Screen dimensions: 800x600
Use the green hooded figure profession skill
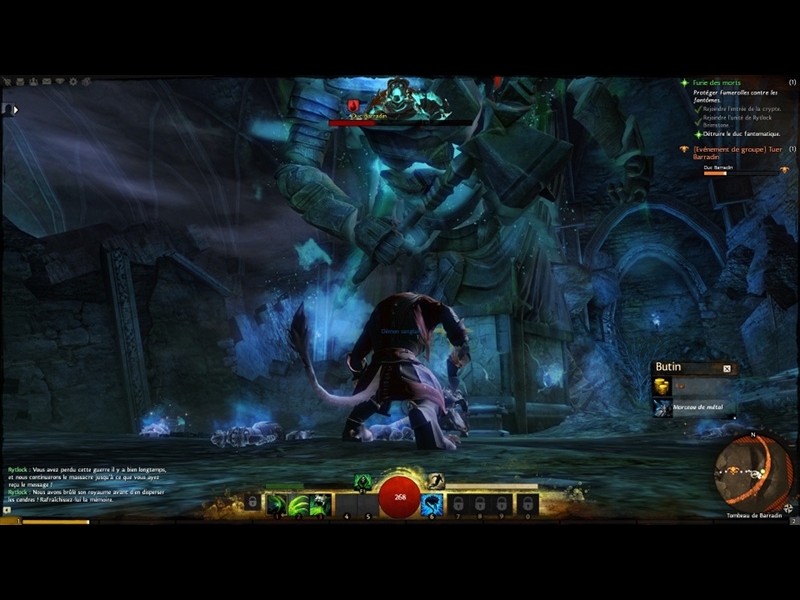click(362, 481)
